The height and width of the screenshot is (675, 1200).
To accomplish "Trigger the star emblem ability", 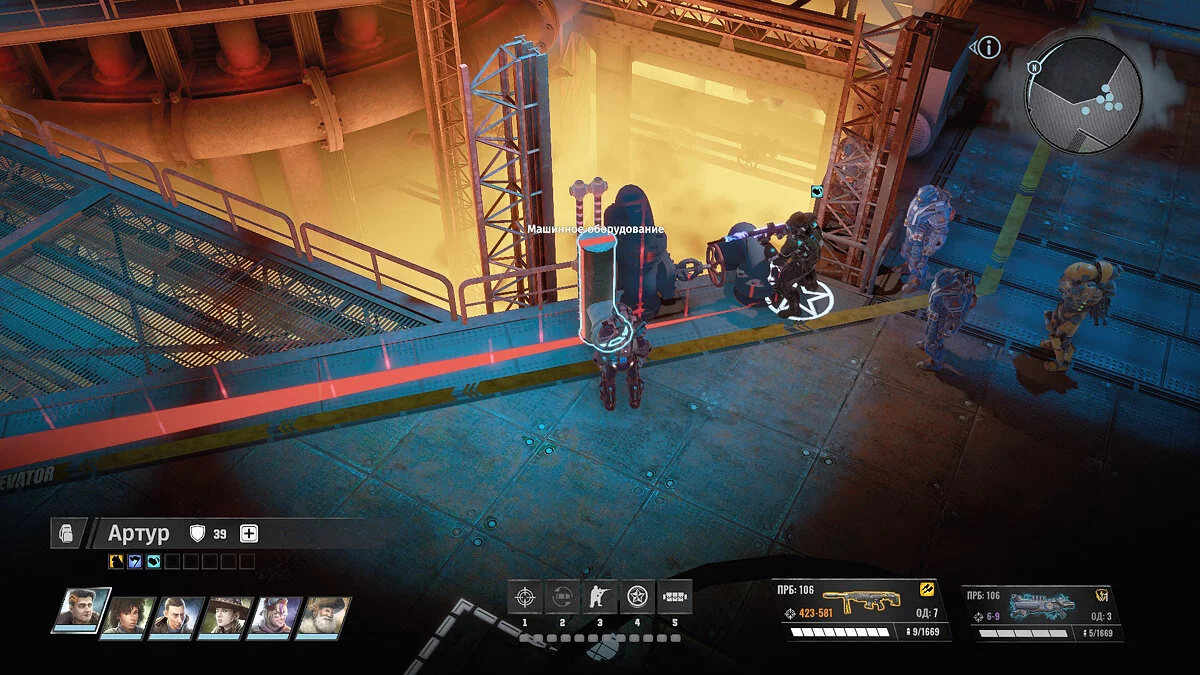I will point(637,598).
